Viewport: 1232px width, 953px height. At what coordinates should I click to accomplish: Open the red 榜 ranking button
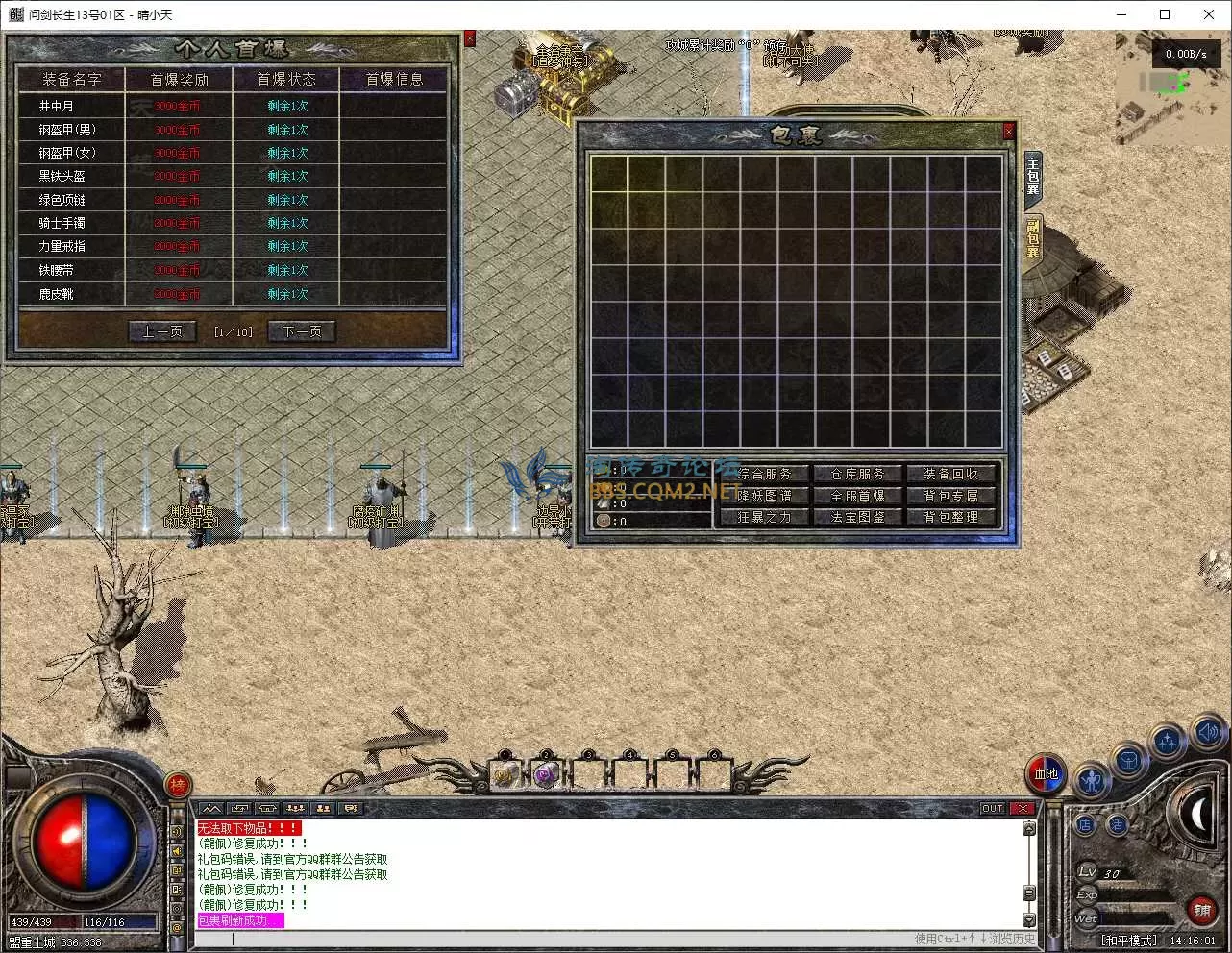(x=178, y=786)
